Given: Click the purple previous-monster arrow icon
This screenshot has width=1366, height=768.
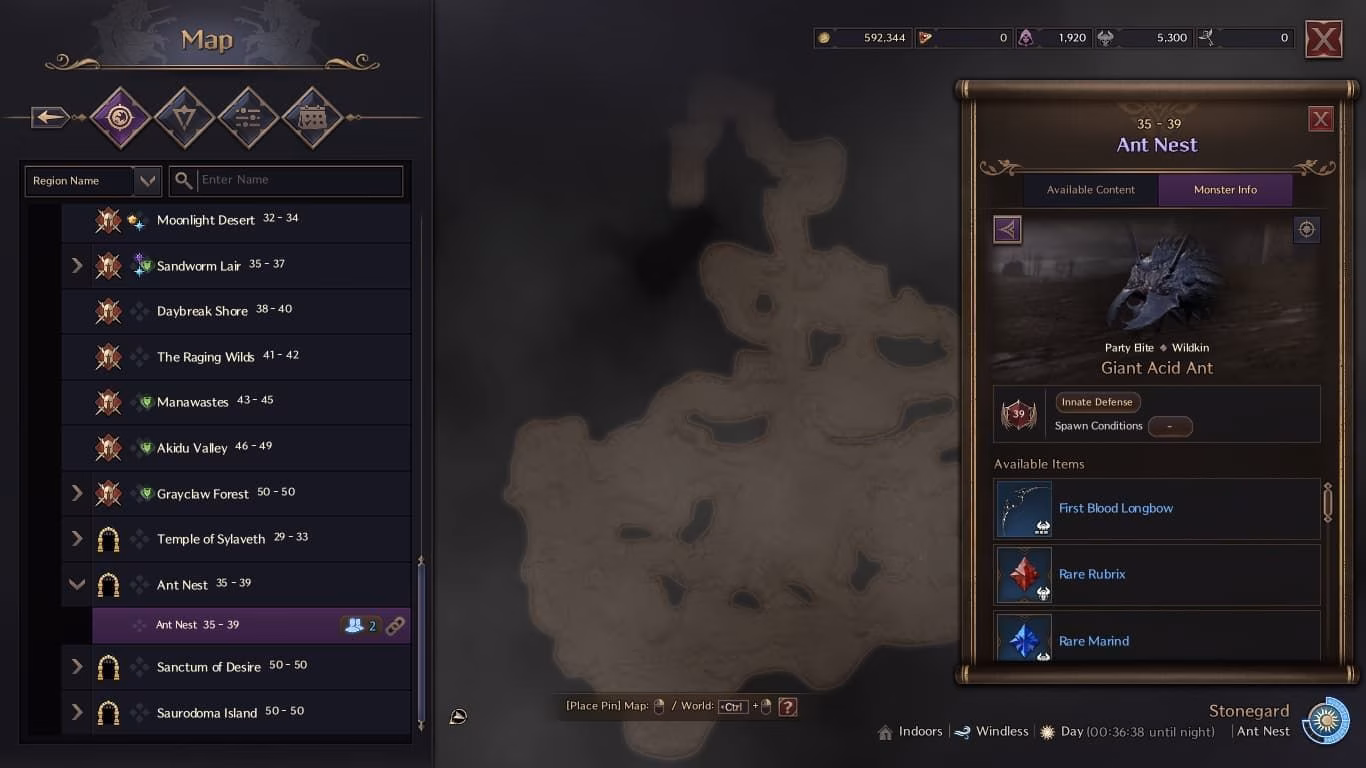Looking at the screenshot, I should [1007, 229].
